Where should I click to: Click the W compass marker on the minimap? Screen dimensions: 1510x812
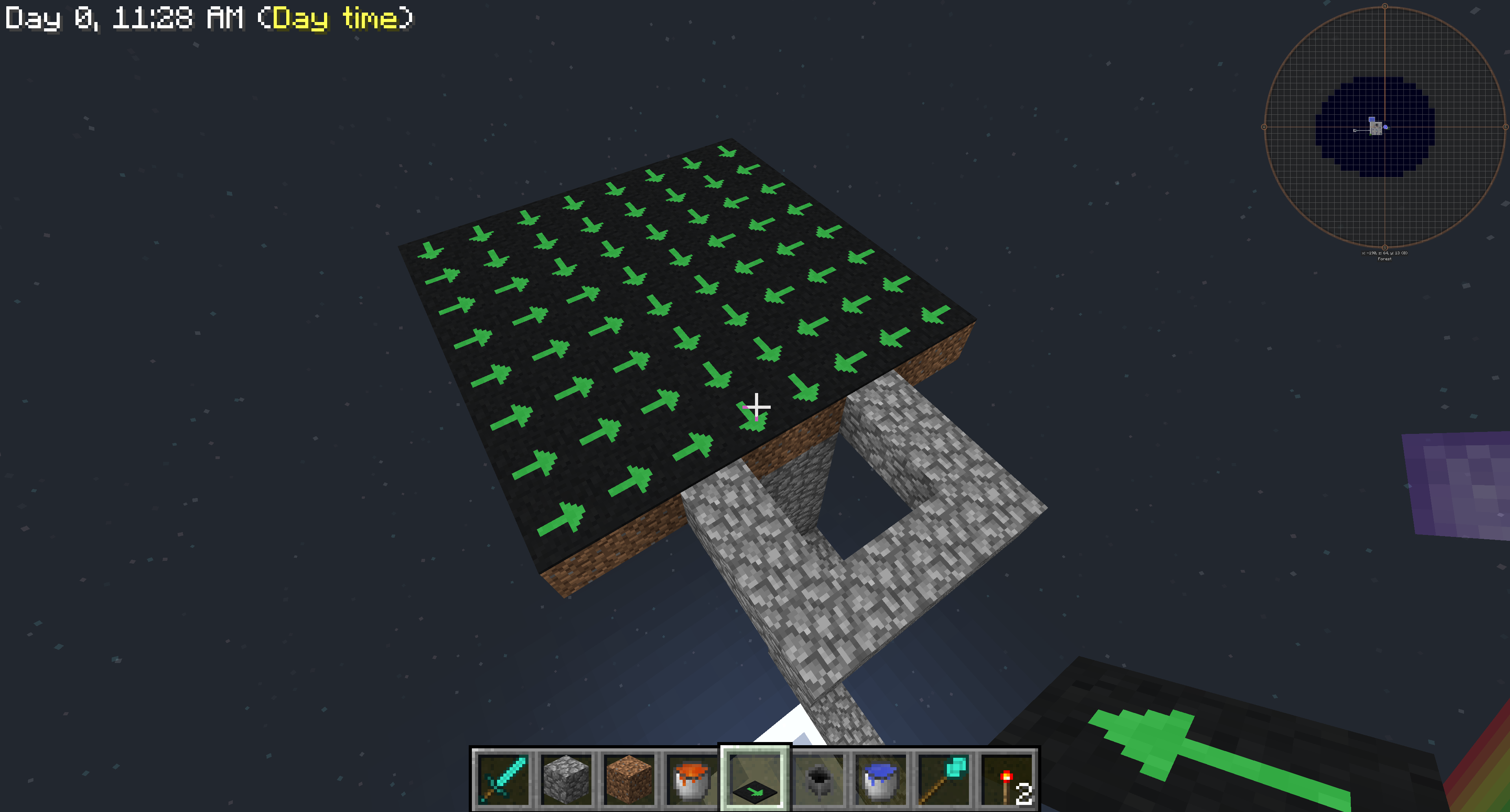tap(1264, 127)
